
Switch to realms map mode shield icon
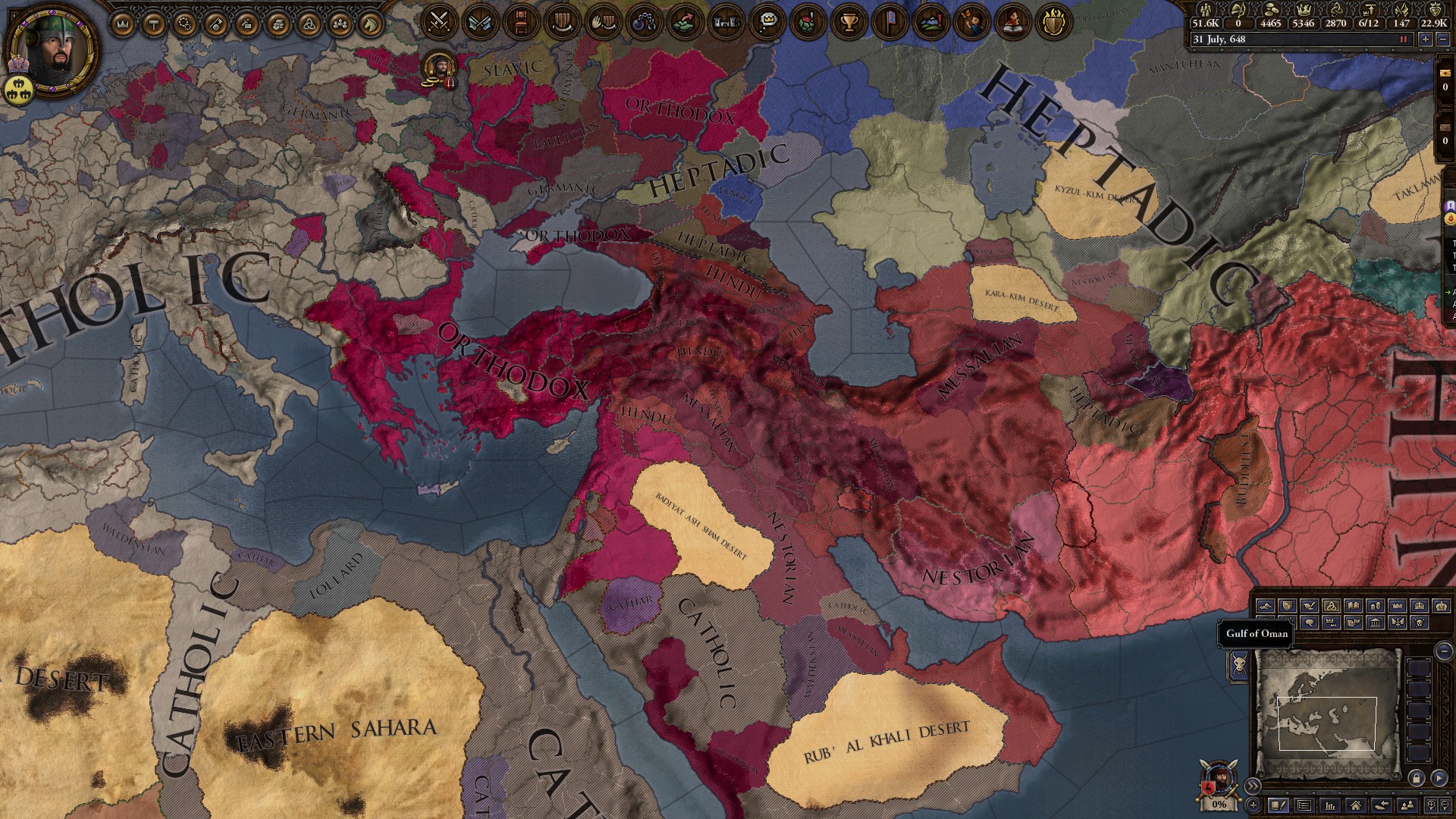tap(1287, 605)
